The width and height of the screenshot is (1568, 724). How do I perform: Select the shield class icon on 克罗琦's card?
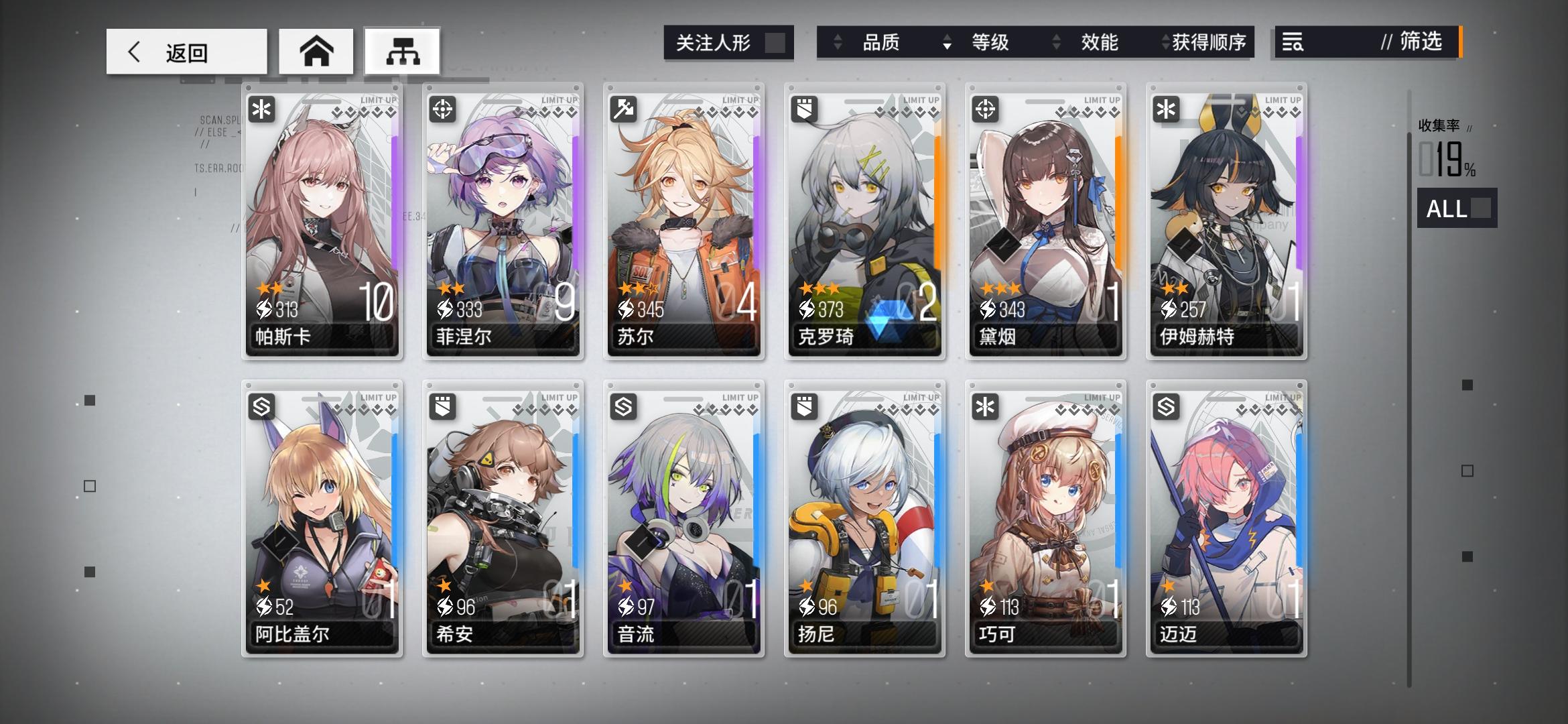[803, 111]
